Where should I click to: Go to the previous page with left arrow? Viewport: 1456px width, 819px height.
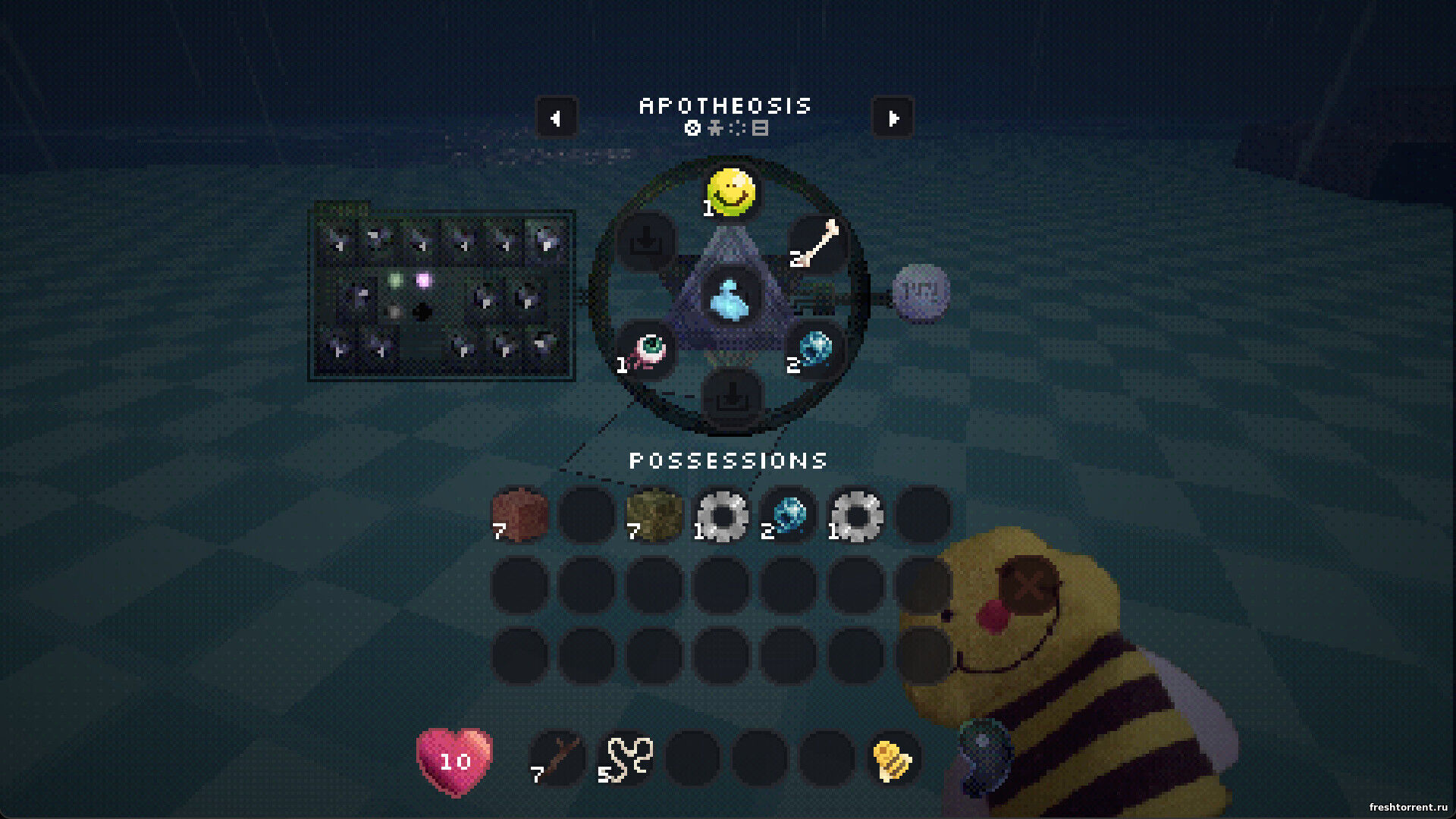556,118
